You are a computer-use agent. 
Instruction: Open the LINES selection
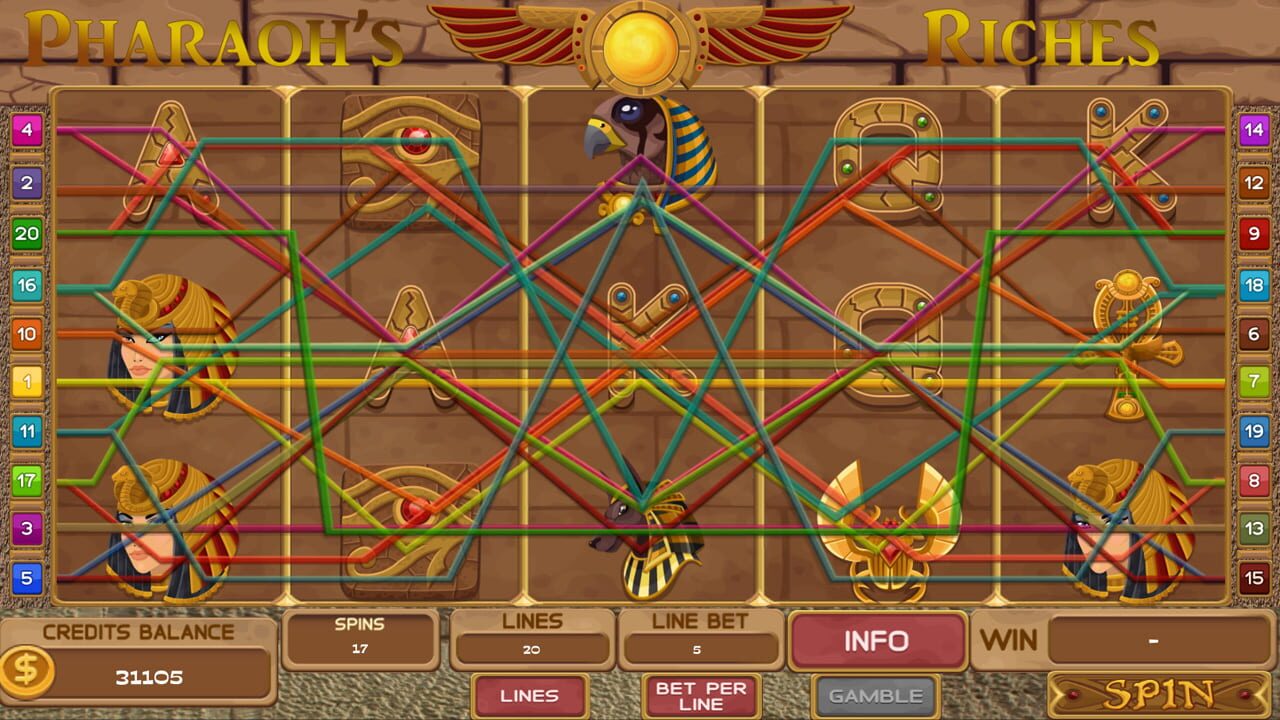[x=529, y=696]
